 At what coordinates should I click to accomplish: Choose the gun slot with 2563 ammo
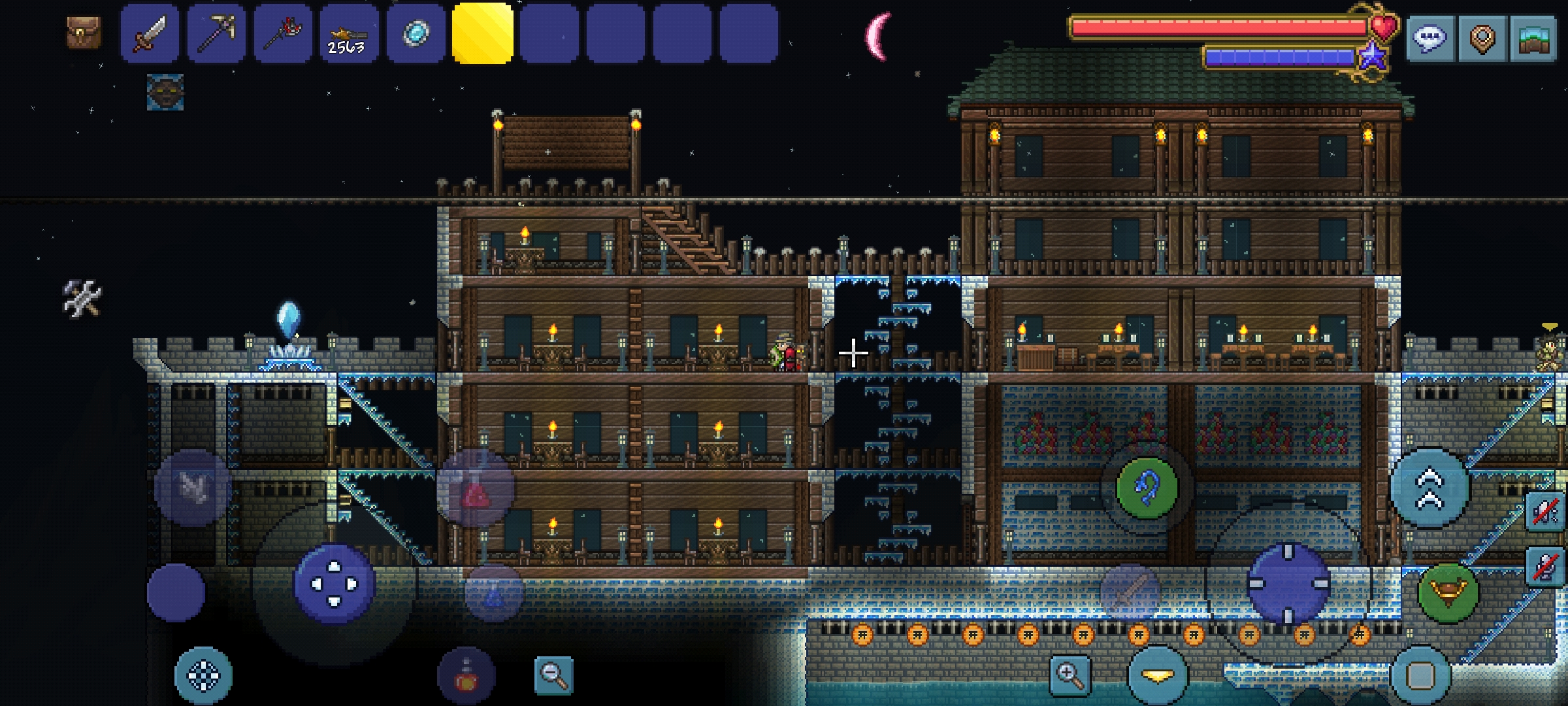349,33
